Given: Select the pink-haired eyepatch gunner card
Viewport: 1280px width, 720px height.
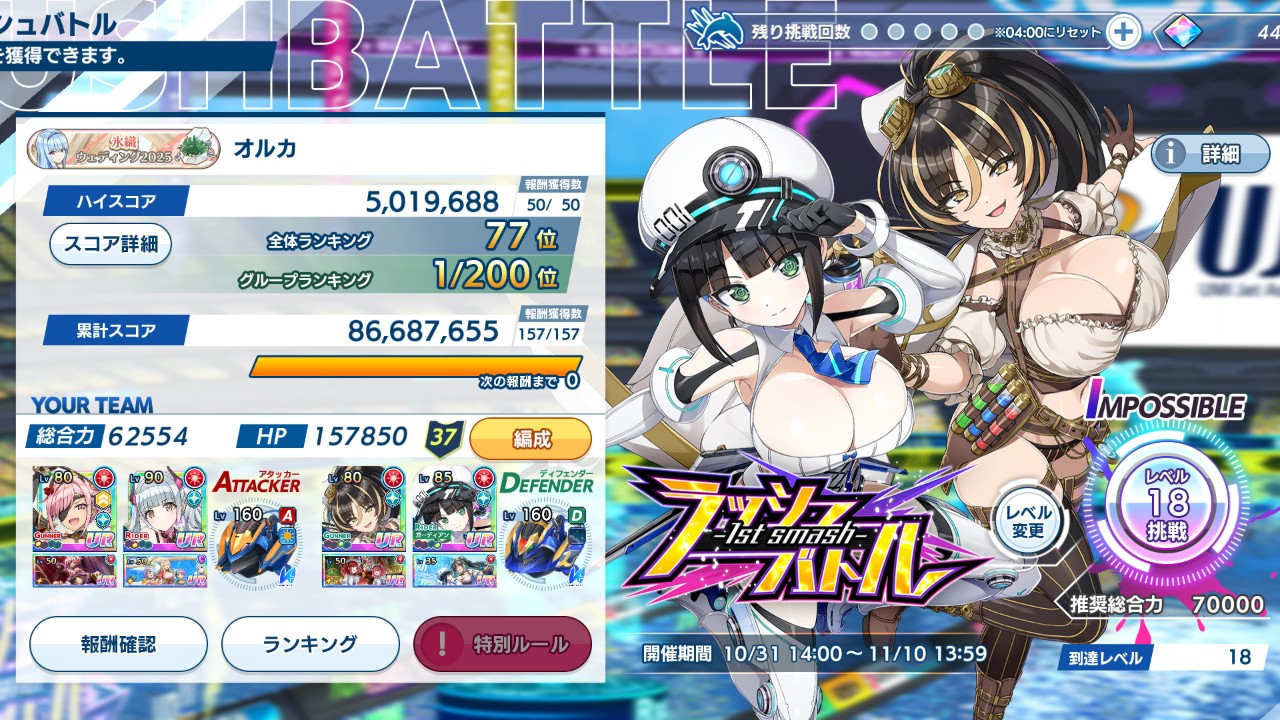Looking at the screenshot, I should (x=76, y=510).
